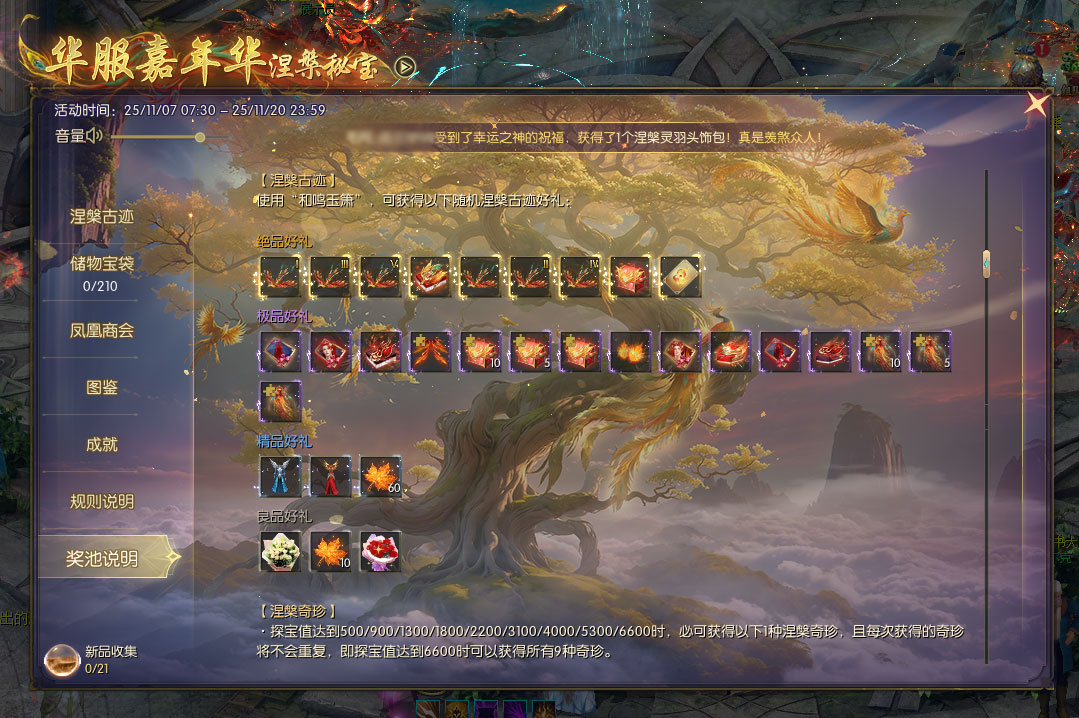Select the golden card reward in 绝品好礼
This screenshot has height=718, width=1079.
pyautogui.click(x=680, y=277)
